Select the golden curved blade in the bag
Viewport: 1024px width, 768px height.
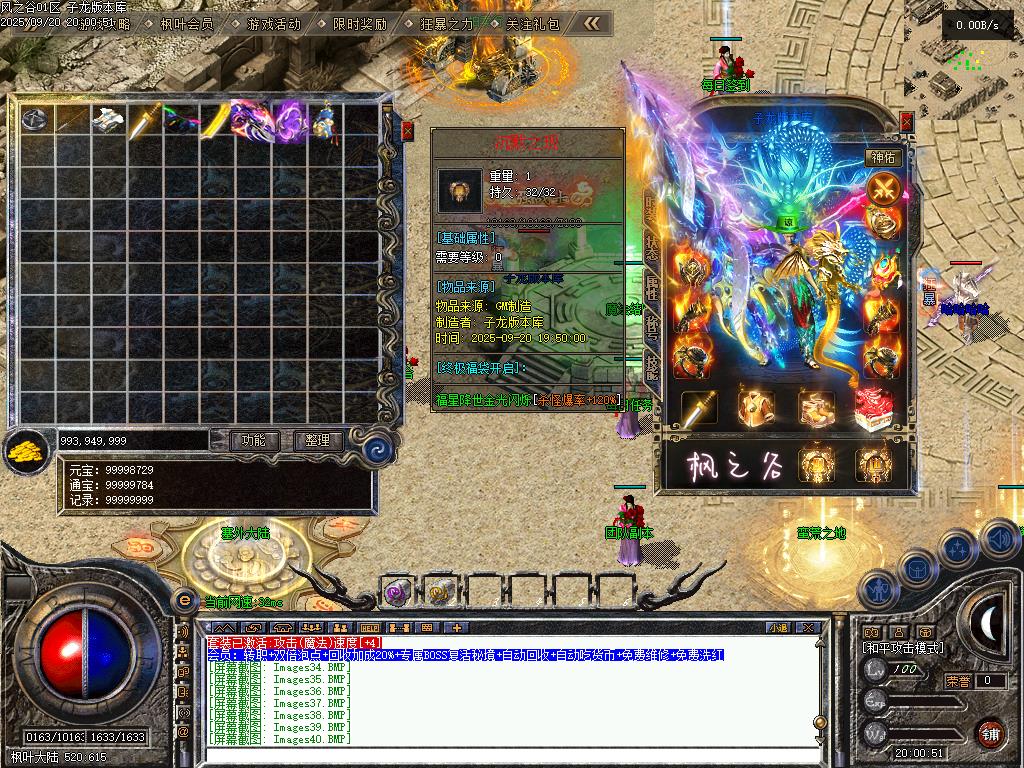tap(218, 119)
